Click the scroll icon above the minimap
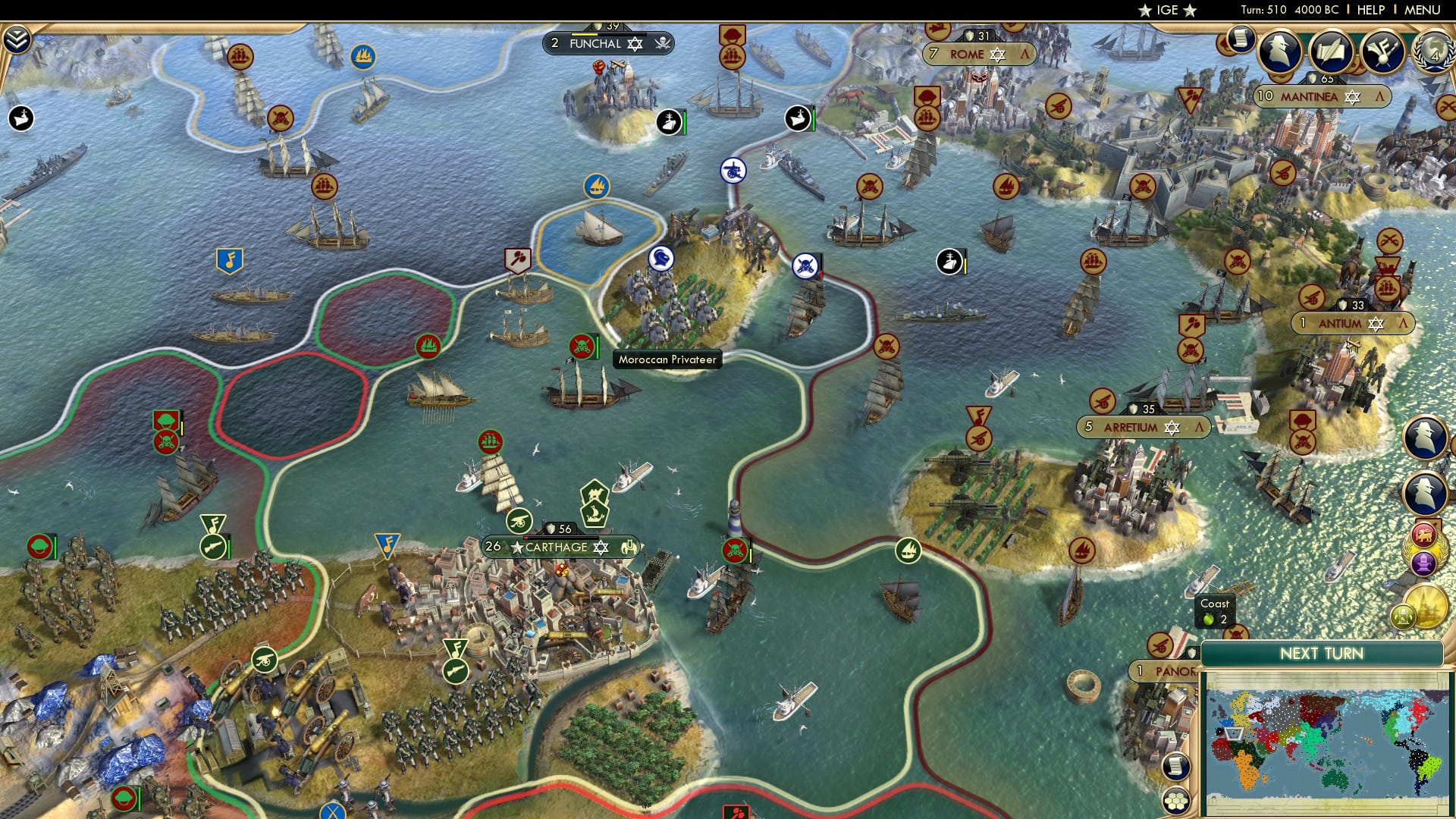 coord(1176,766)
